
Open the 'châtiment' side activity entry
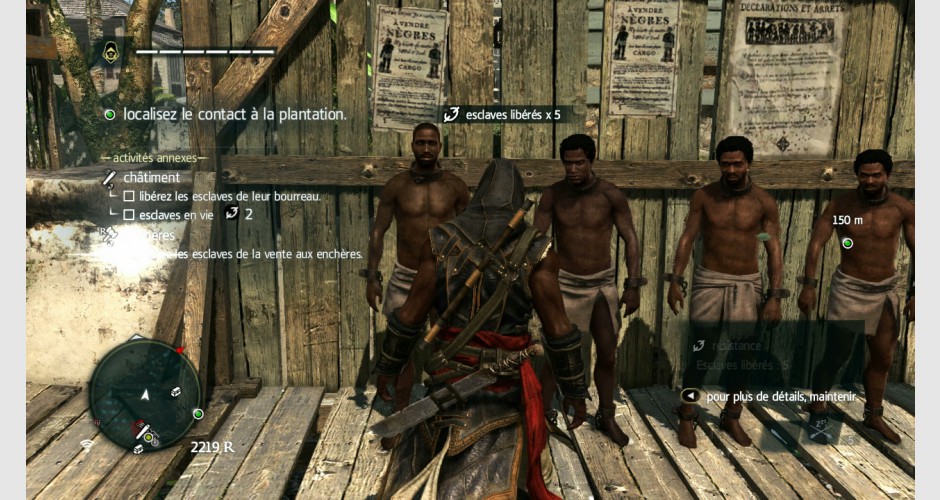(146, 177)
